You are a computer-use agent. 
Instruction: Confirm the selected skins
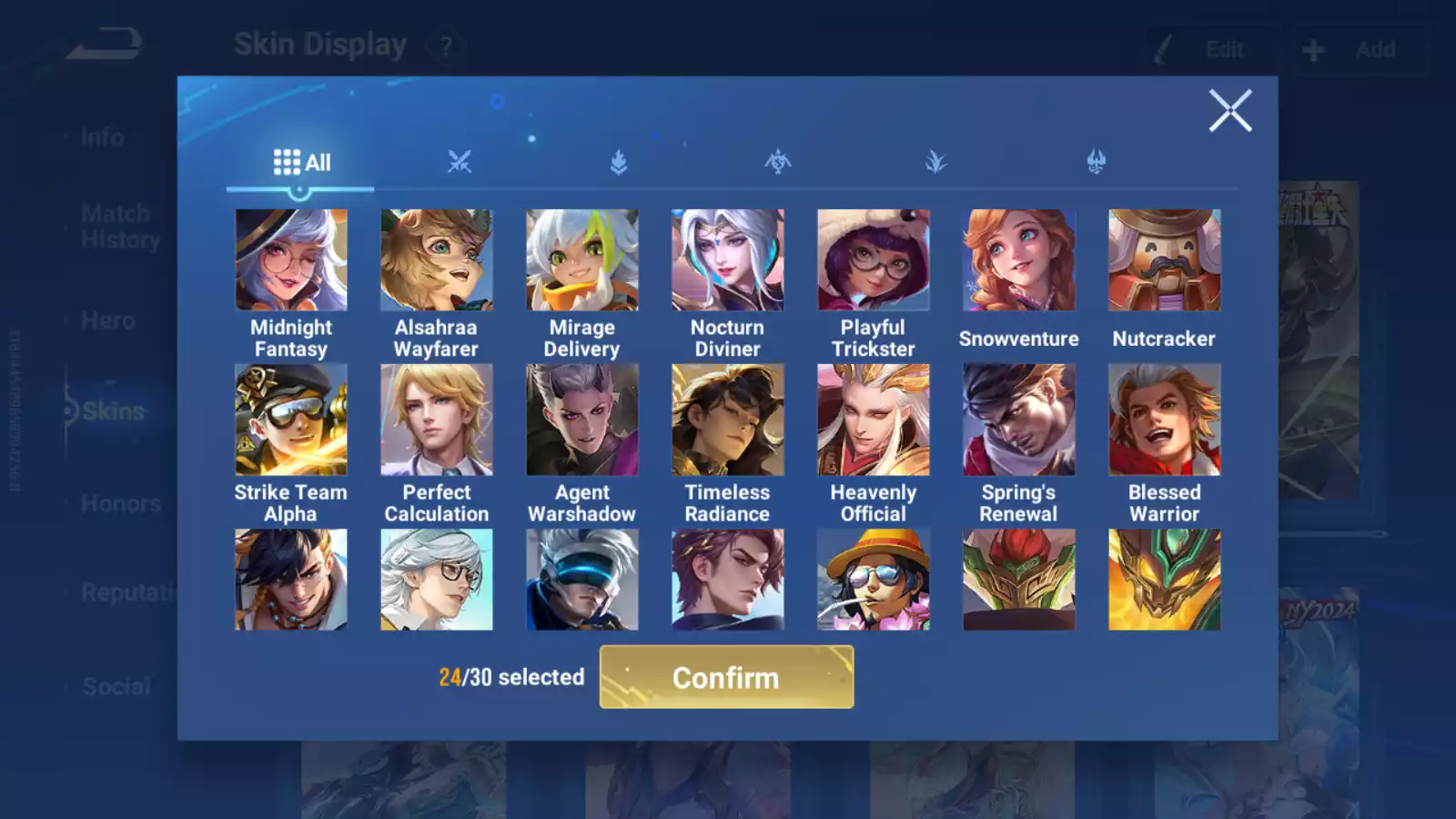[726, 677]
